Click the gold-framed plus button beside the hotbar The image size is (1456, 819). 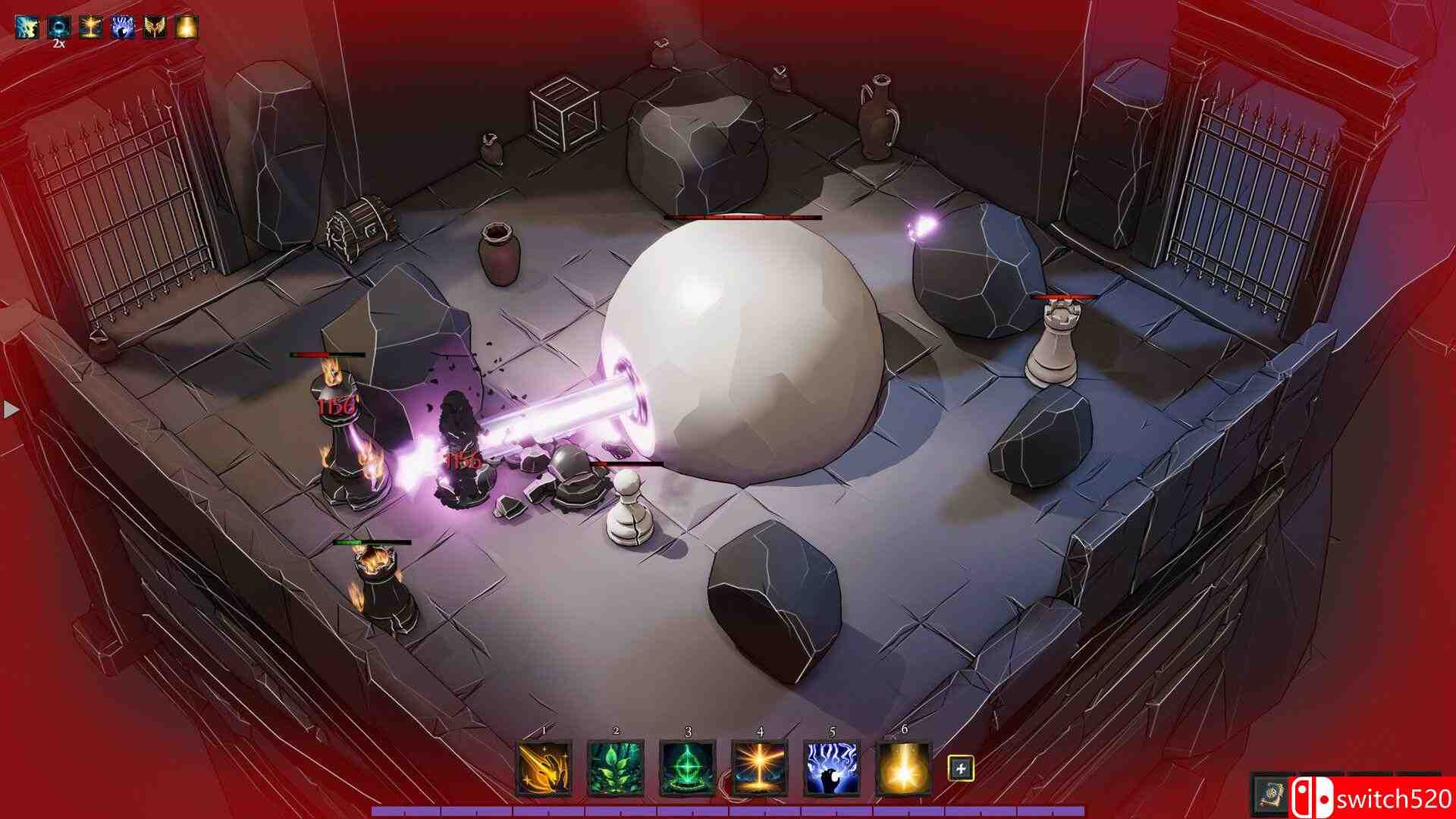coord(961,769)
